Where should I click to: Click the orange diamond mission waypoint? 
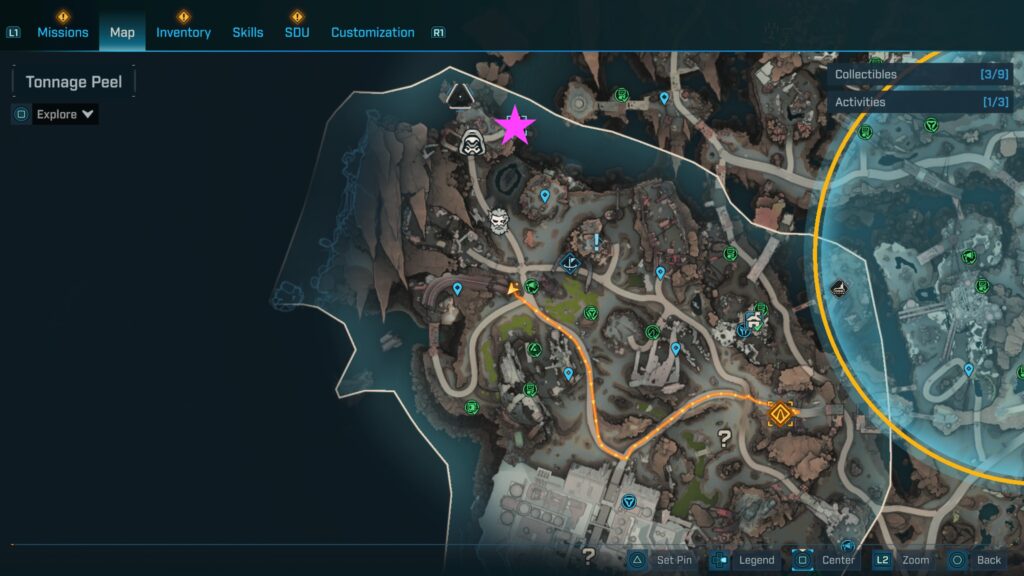coord(780,412)
